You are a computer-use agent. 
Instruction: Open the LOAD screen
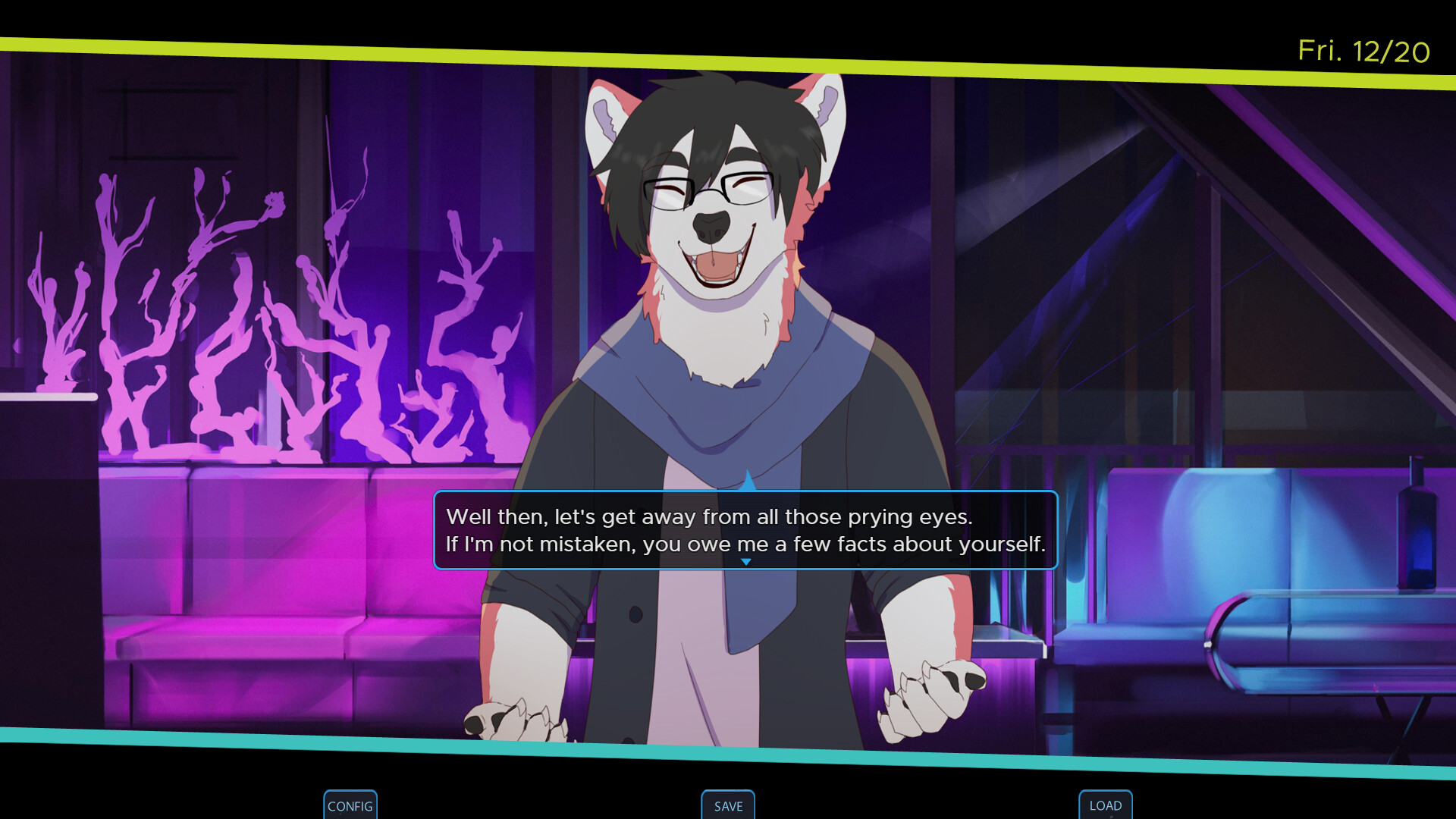click(1105, 805)
